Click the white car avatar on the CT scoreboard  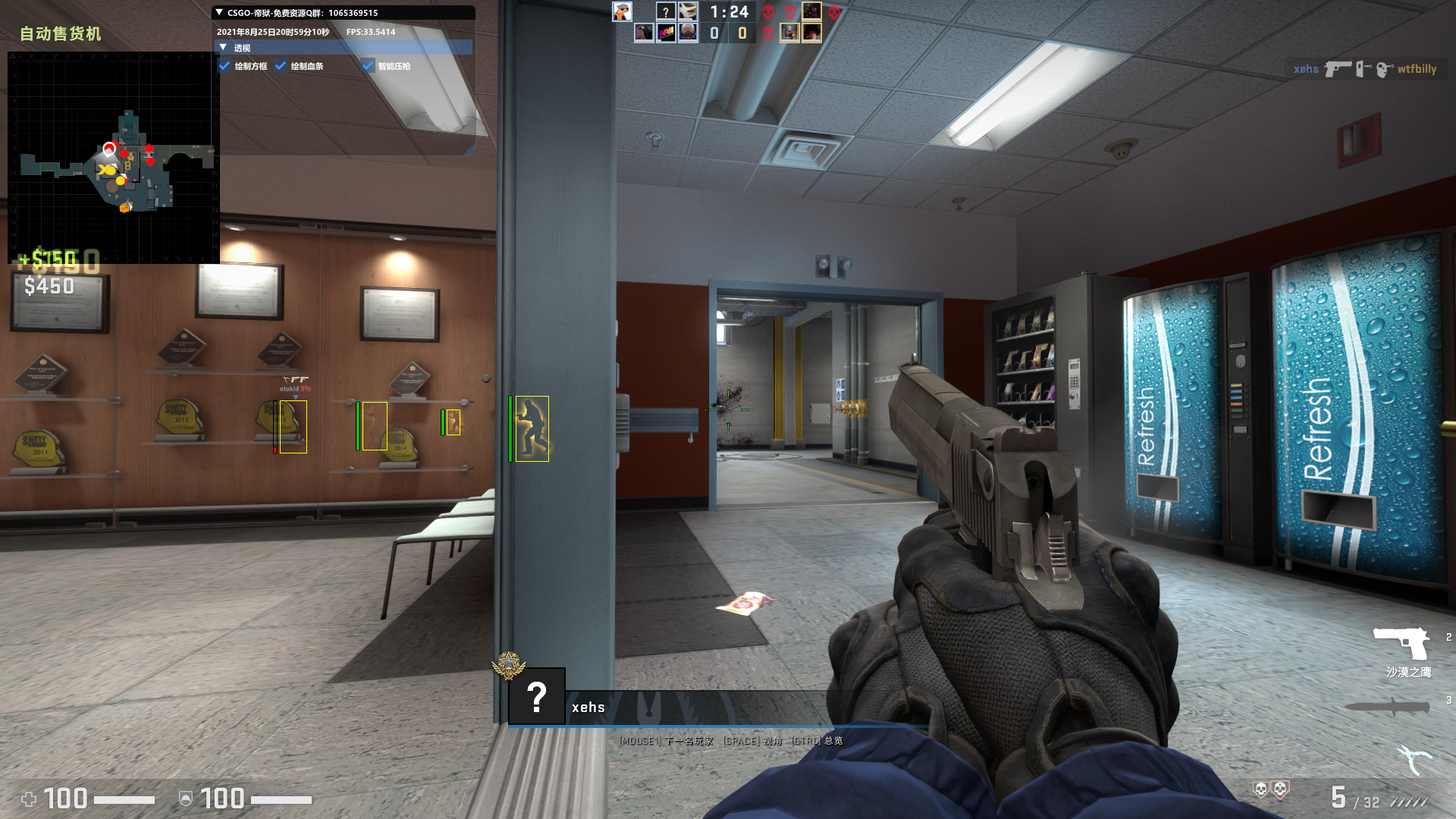pos(686,11)
